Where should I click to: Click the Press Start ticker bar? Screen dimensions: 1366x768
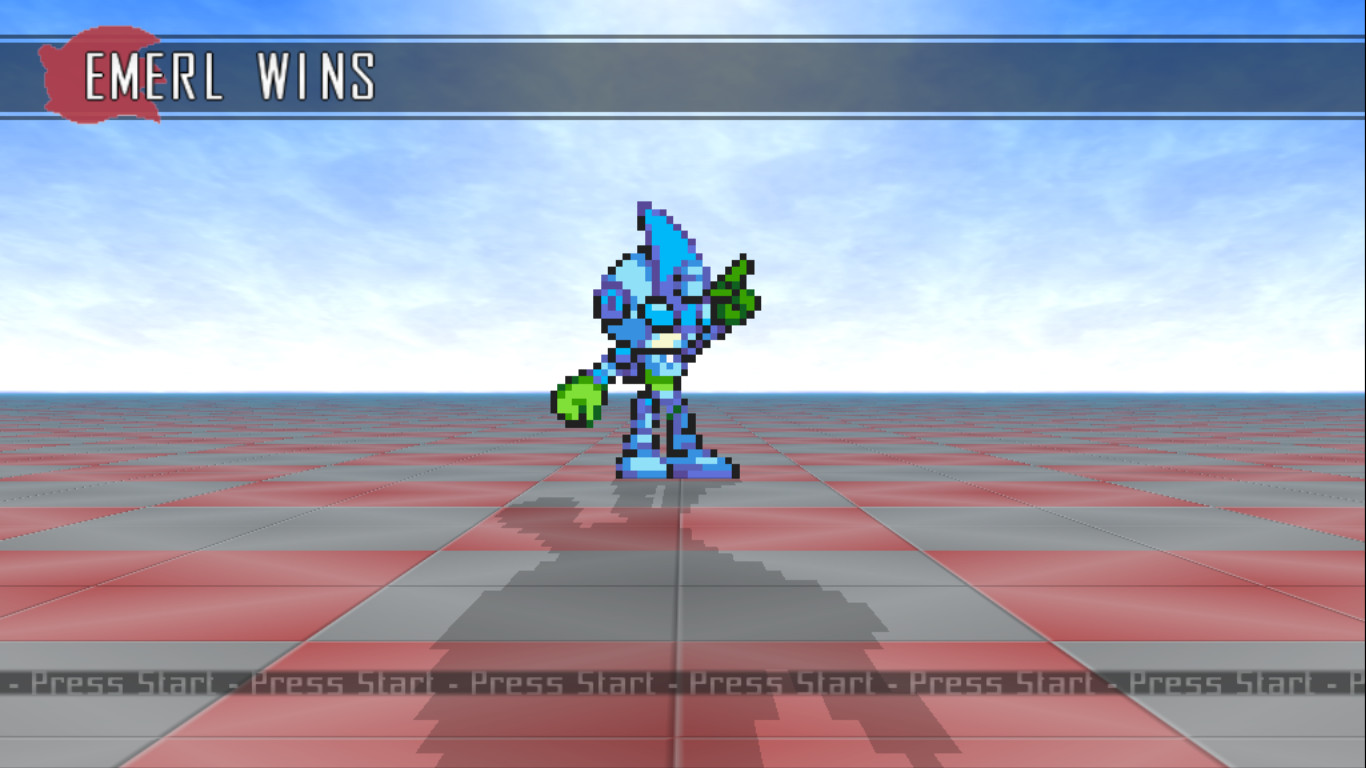click(683, 683)
